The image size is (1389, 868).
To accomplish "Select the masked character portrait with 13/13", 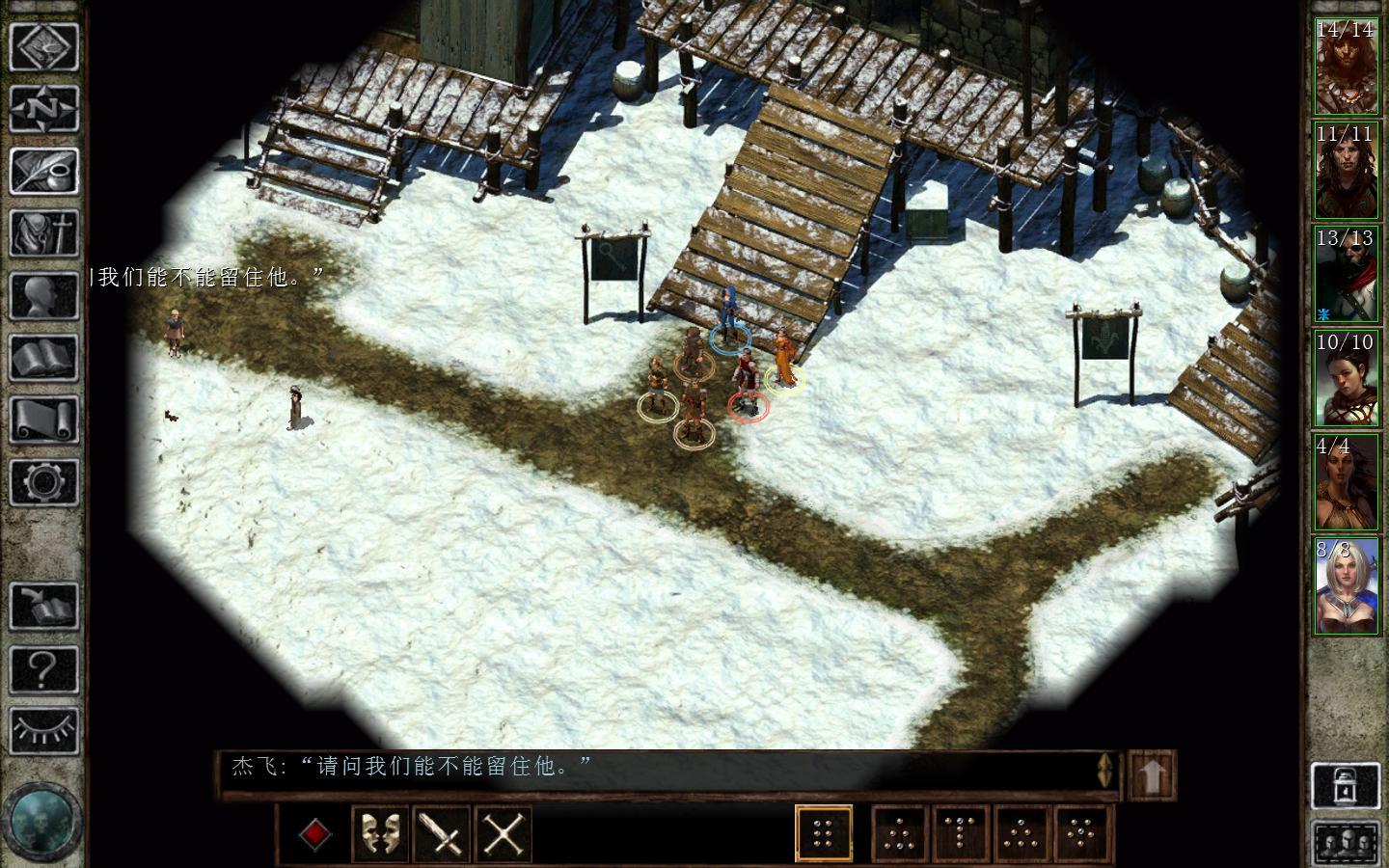I will [x=1347, y=274].
